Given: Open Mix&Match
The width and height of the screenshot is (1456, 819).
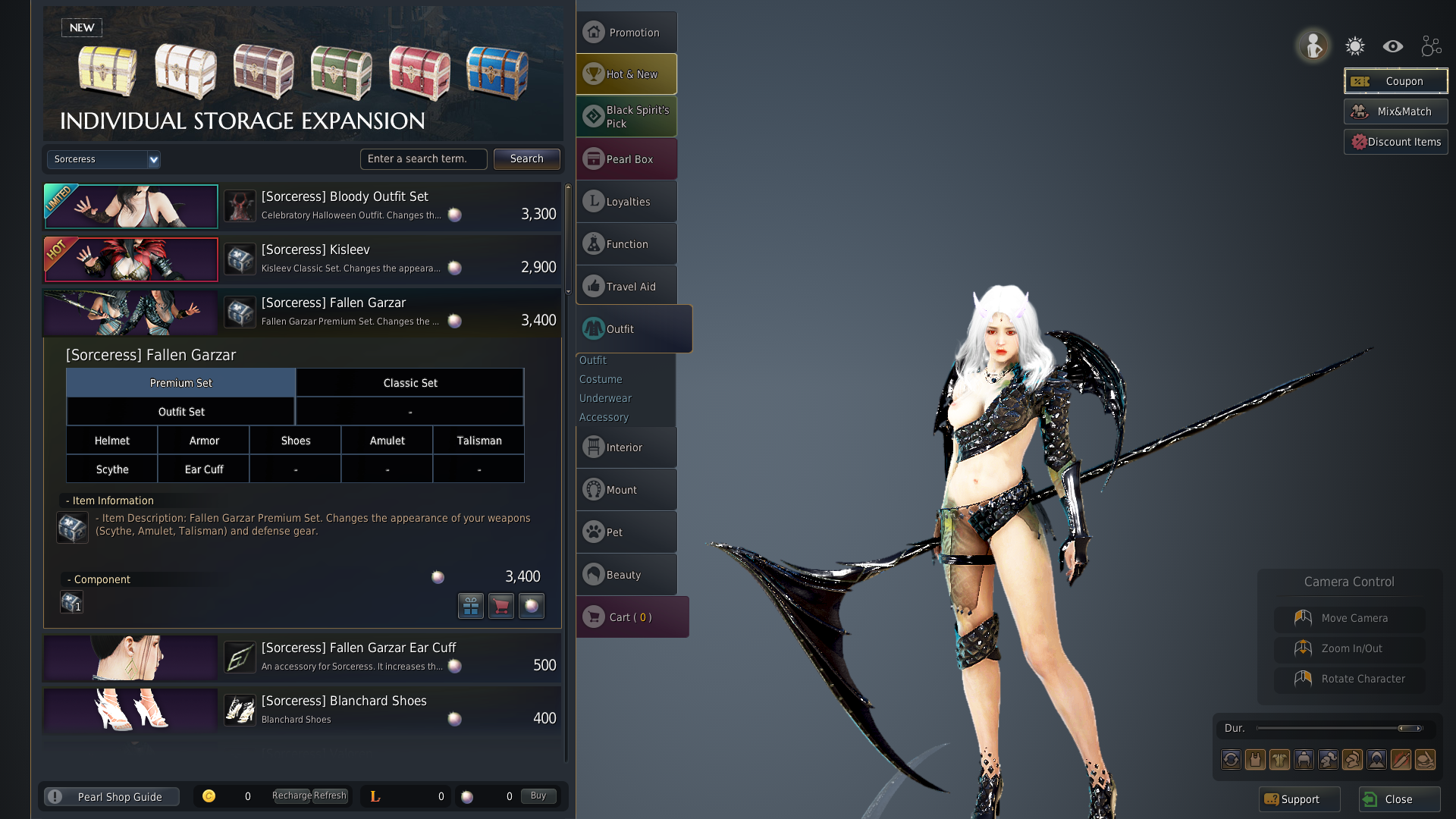Looking at the screenshot, I should (1395, 111).
